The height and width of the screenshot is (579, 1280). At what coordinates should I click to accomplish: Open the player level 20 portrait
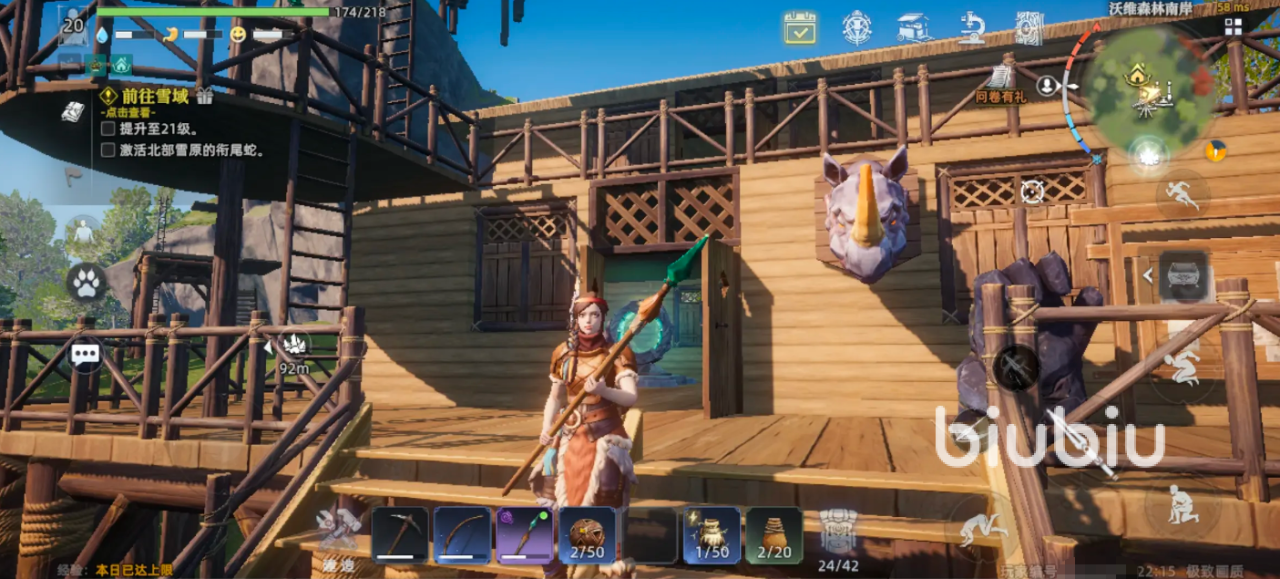coord(73,26)
